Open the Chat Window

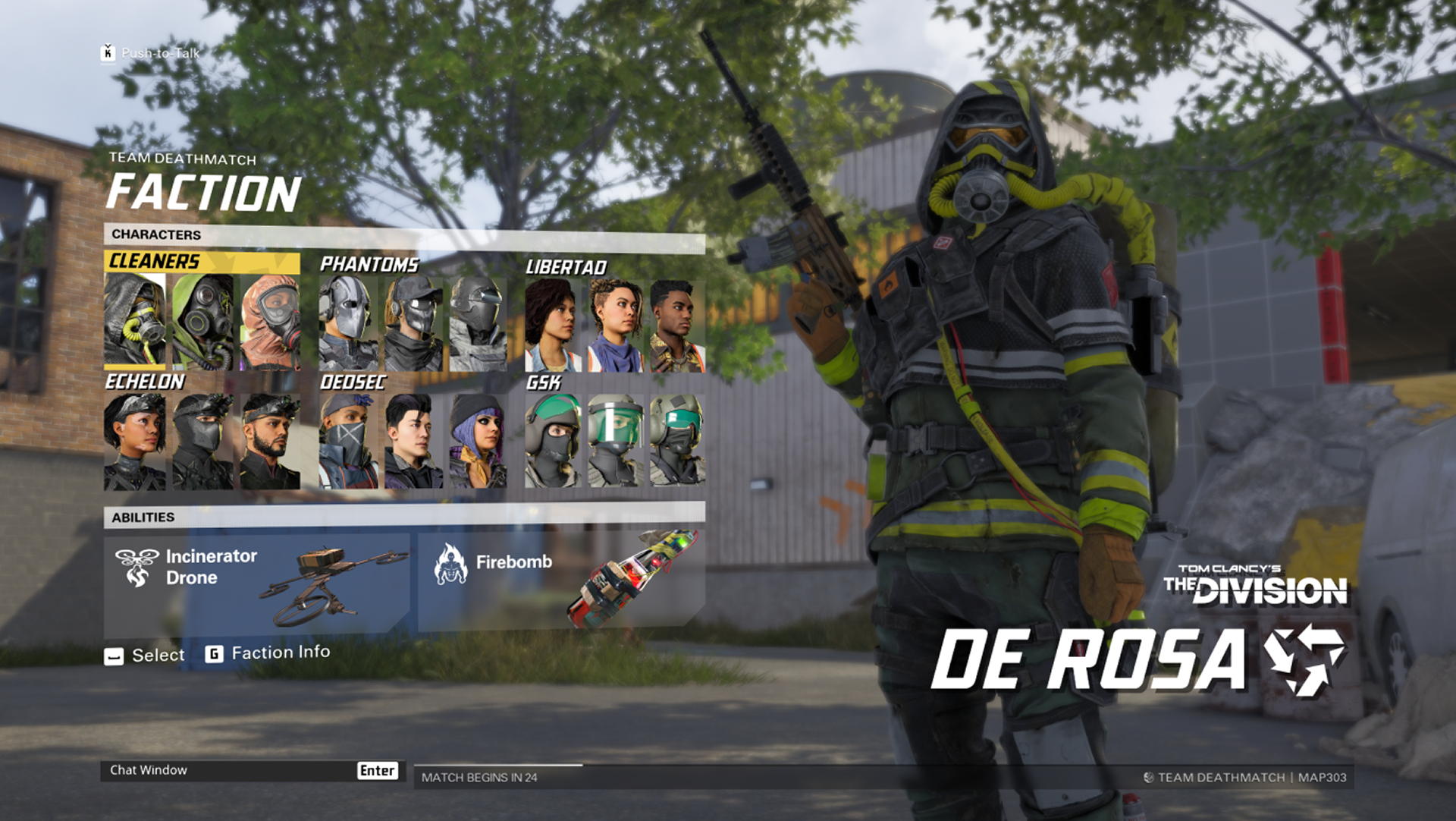pos(149,769)
